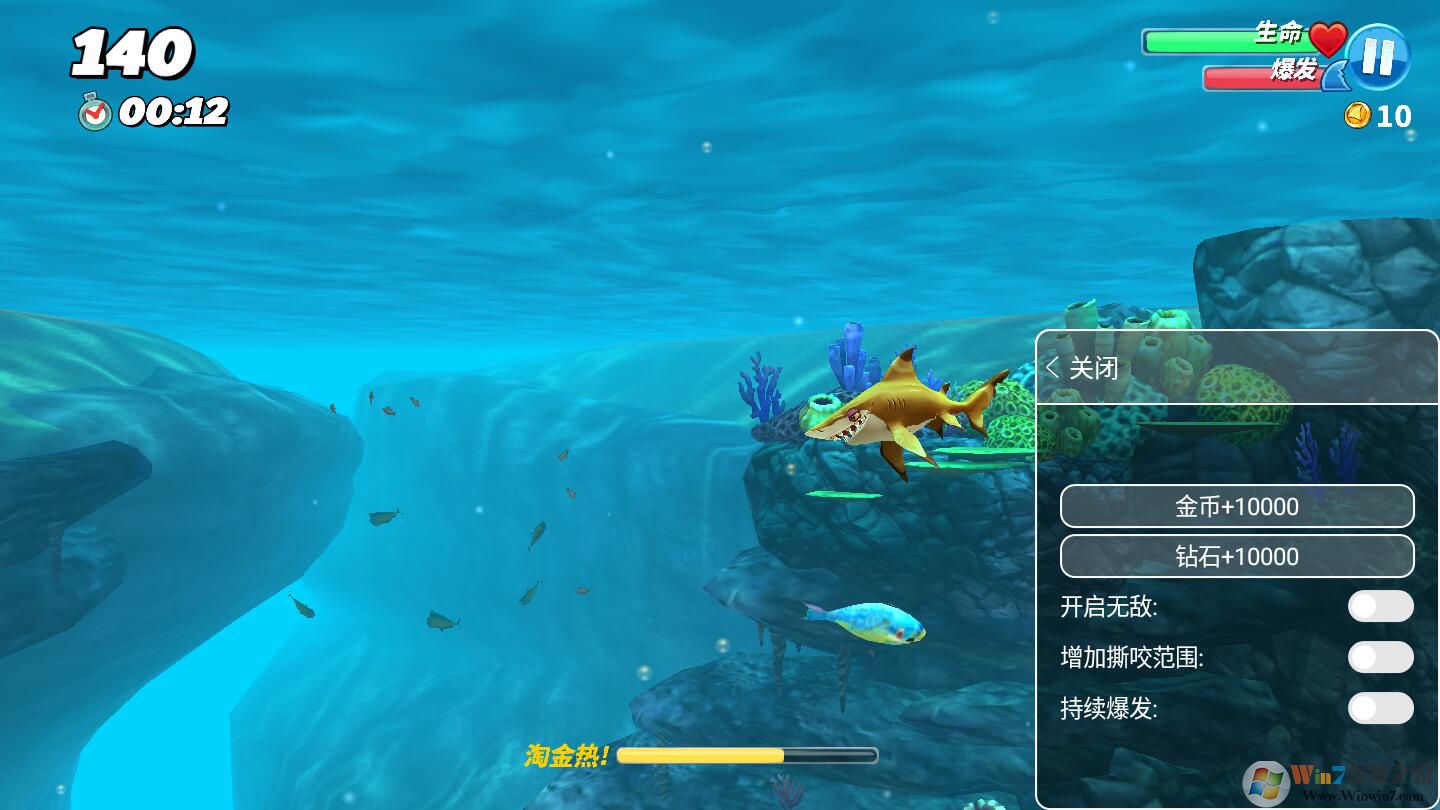This screenshot has height=810, width=1440.
Task: Add coins with 金币+10000 button
Action: coord(1237,507)
